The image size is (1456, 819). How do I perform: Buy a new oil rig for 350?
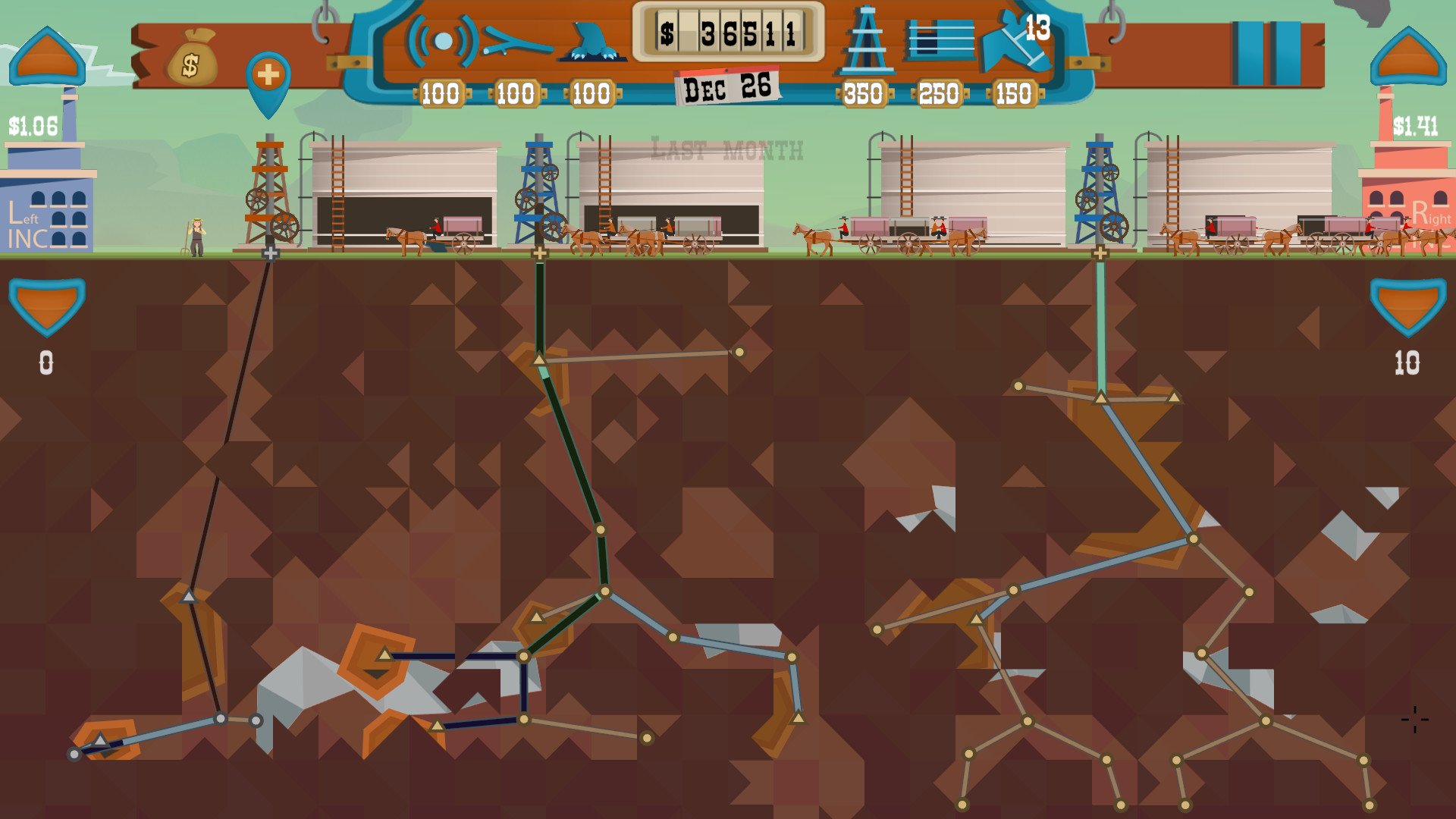click(x=864, y=45)
